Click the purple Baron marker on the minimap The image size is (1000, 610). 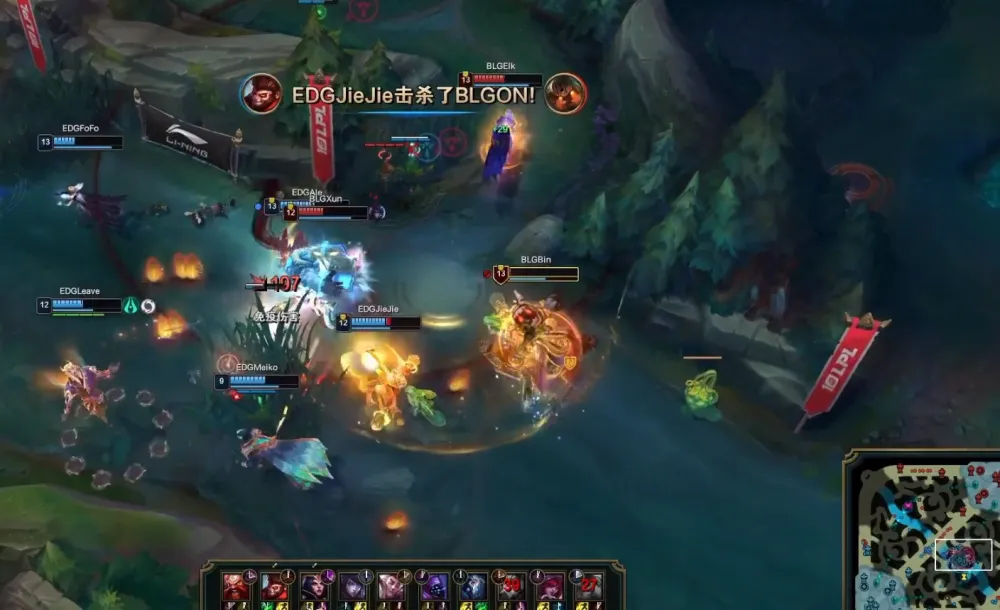pyautogui.click(x=908, y=507)
